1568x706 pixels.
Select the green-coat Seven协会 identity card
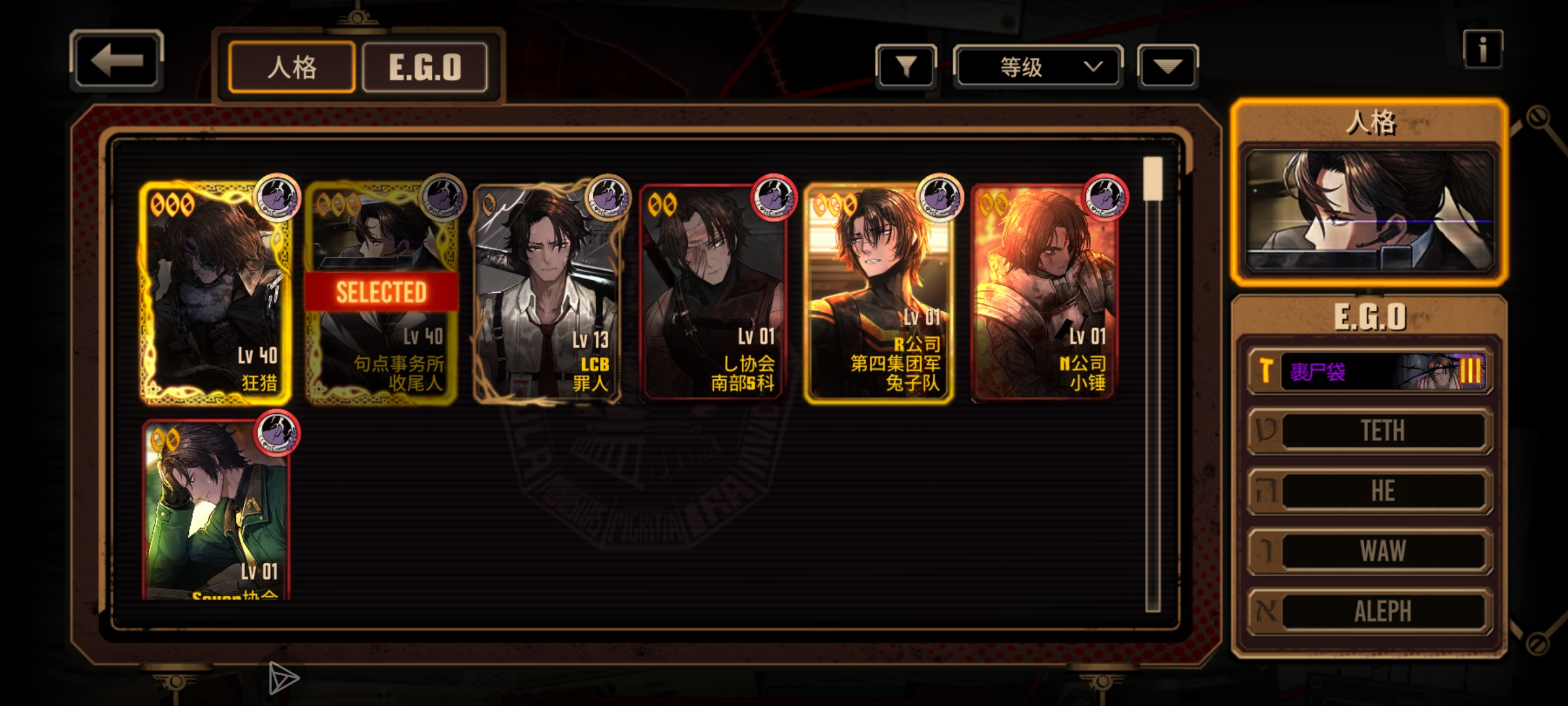(216, 510)
